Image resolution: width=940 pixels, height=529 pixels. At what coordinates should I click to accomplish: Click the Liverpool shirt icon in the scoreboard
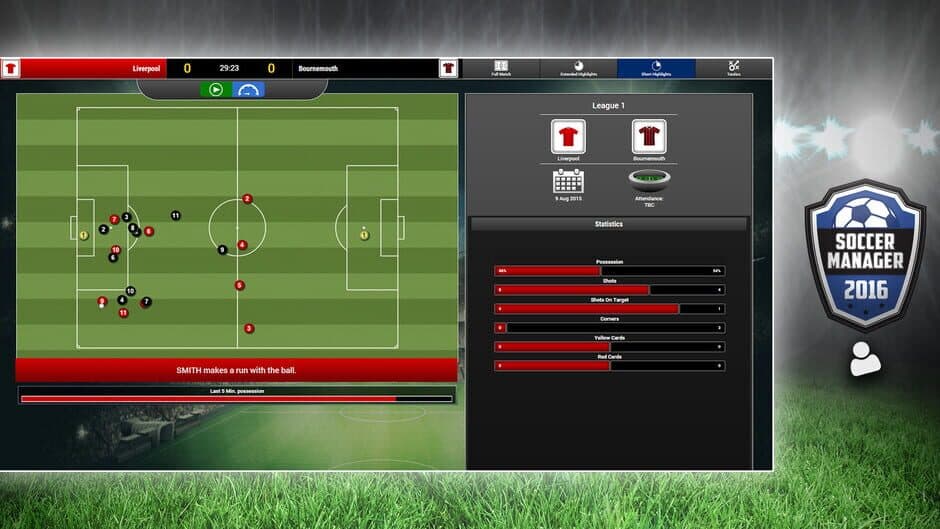click(11, 68)
